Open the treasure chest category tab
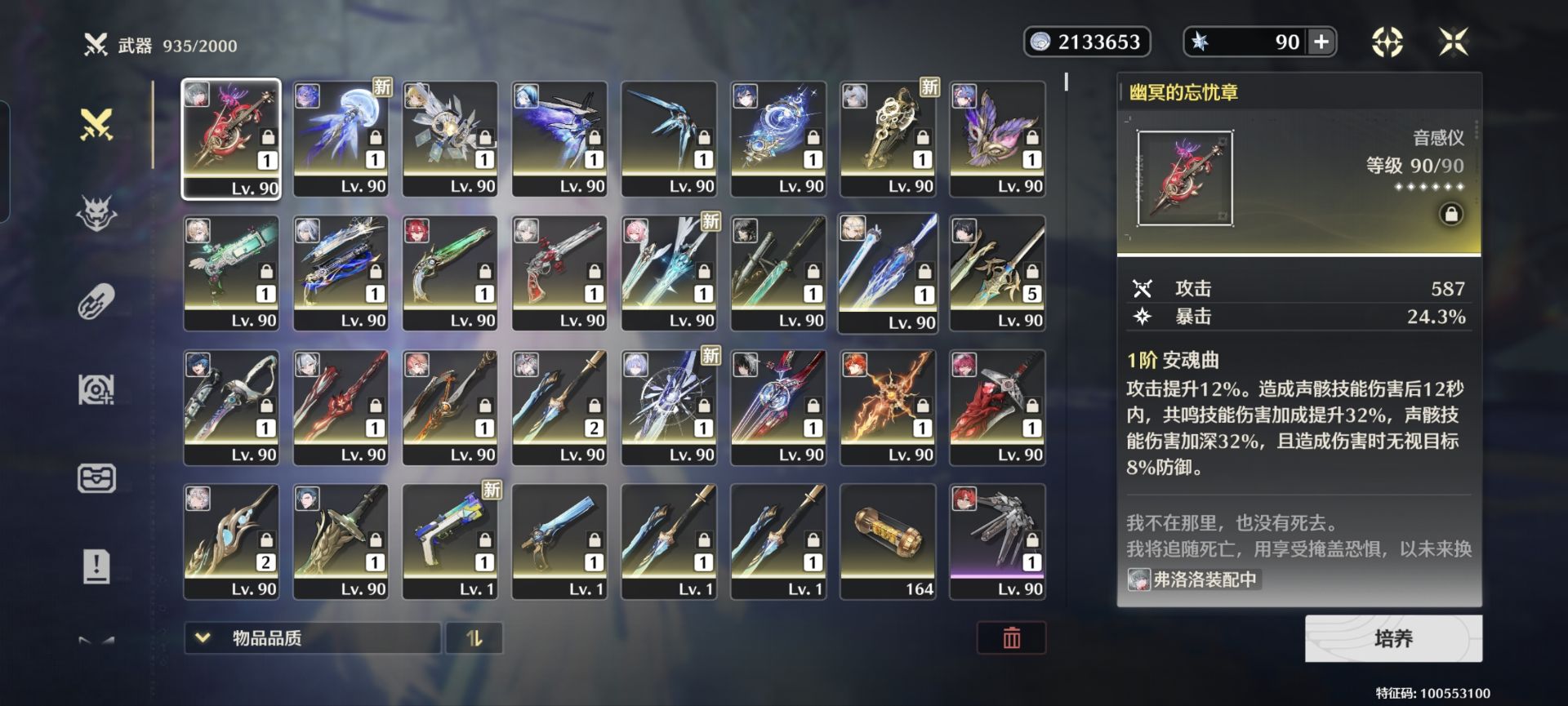 click(96, 478)
